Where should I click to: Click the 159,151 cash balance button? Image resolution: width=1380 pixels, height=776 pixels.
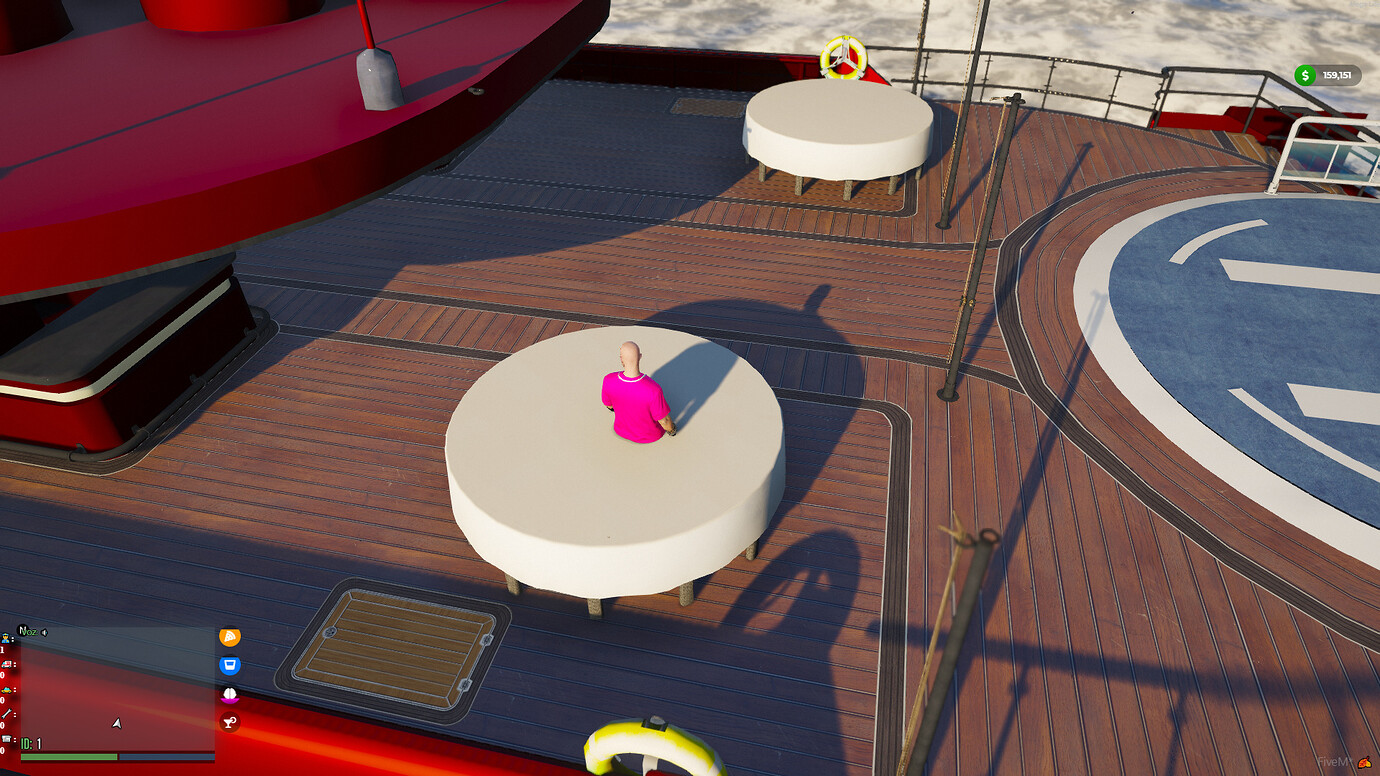coord(1335,75)
